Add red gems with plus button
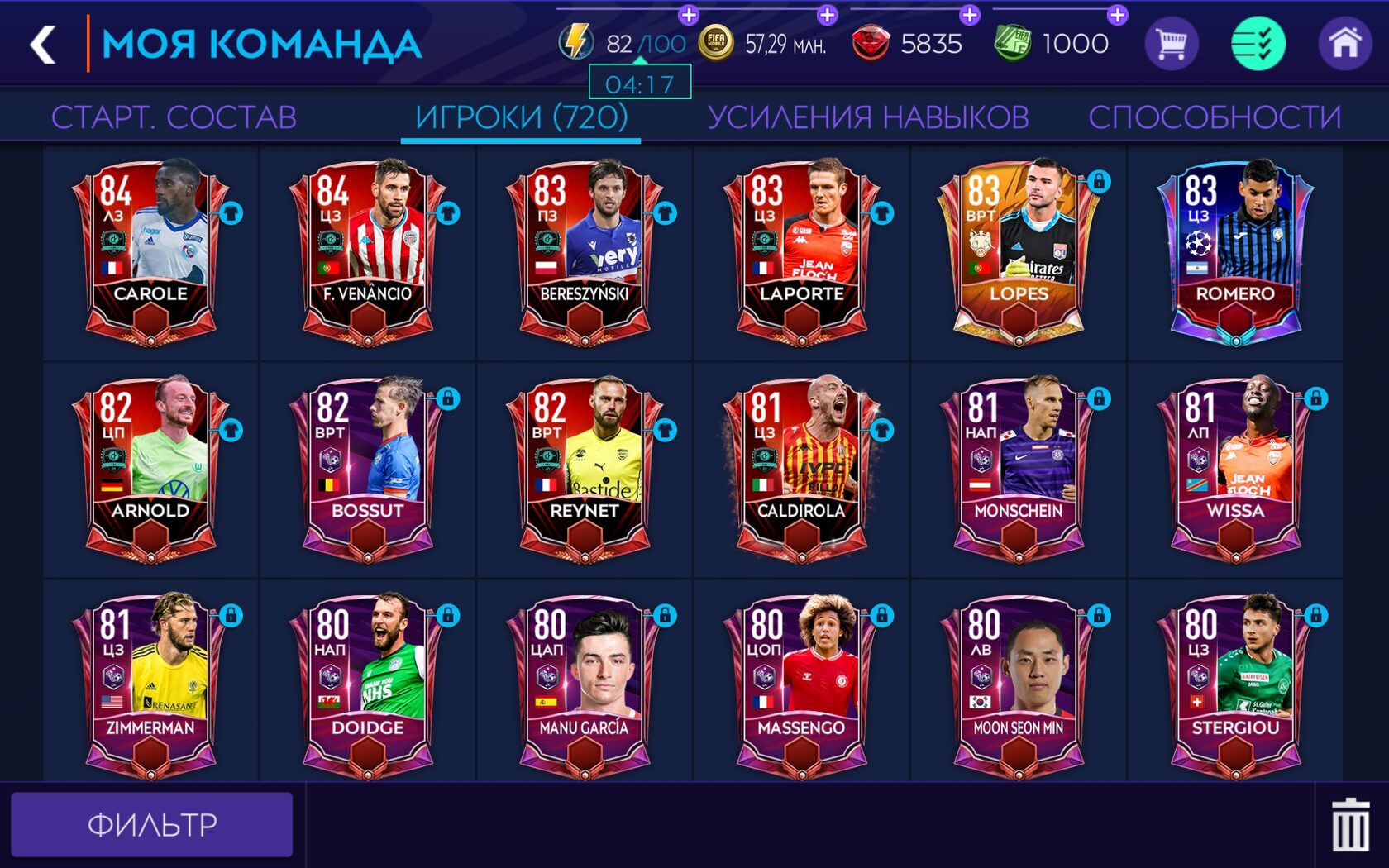Image resolution: width=1389 pixels, height=868 pixels. point(969,15)
